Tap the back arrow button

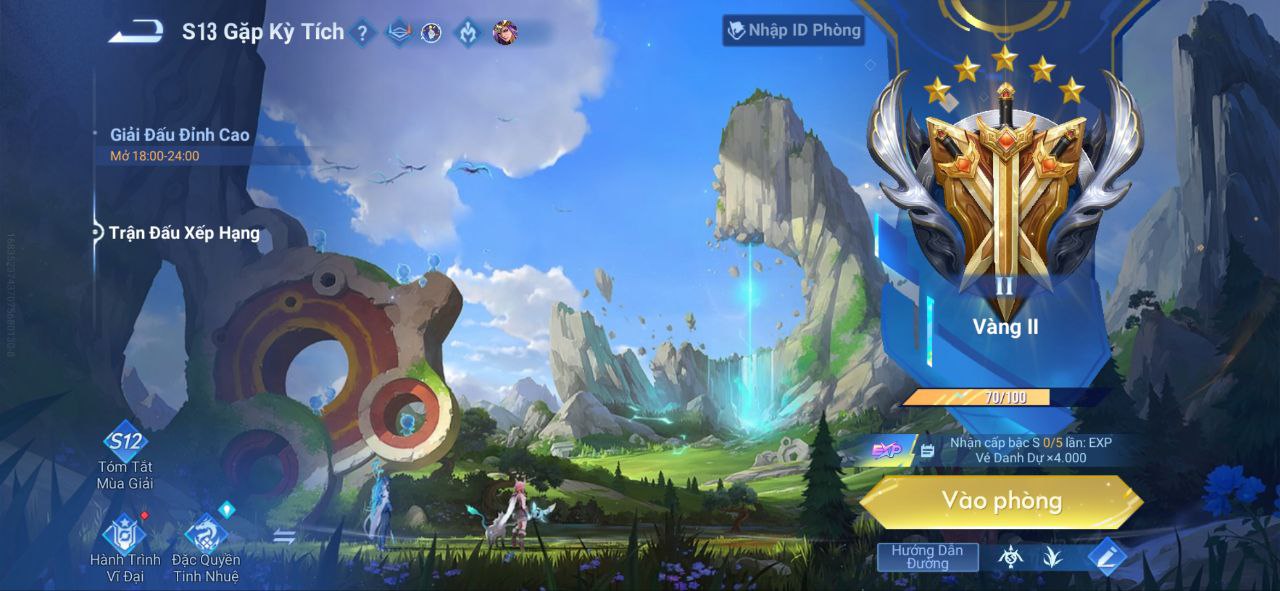tap(136, 32)
